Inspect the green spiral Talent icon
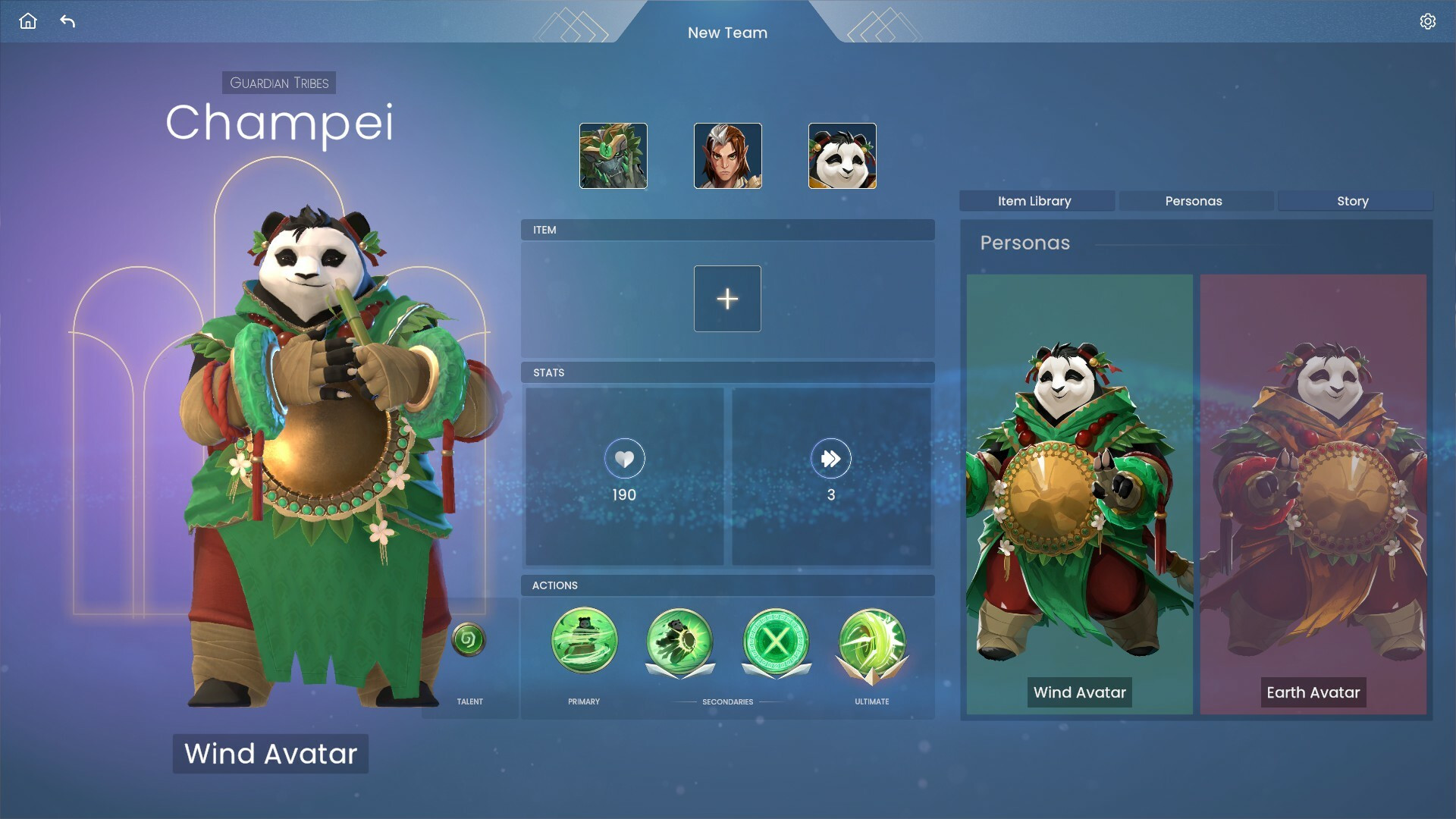 click(x=469, y=640)
